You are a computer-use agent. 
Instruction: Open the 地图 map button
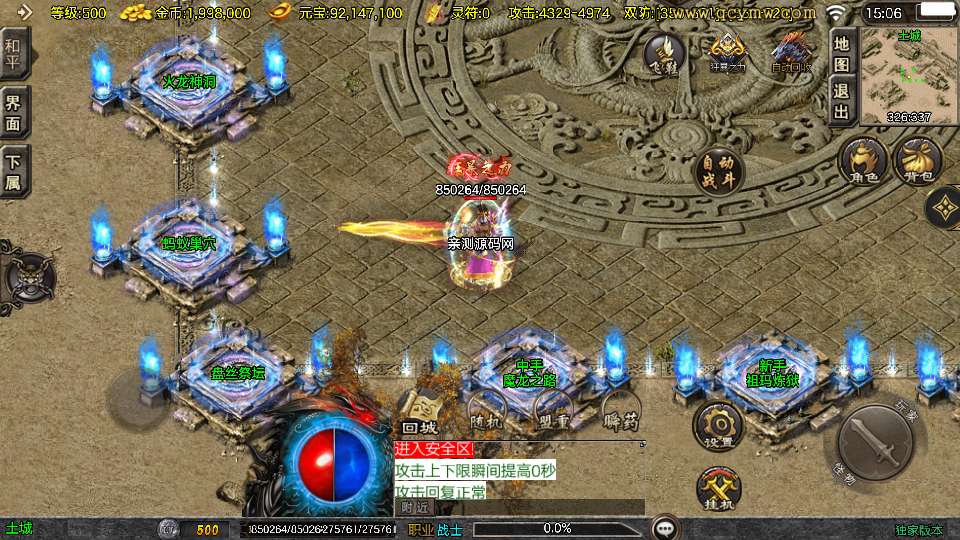tap(842, 52)
